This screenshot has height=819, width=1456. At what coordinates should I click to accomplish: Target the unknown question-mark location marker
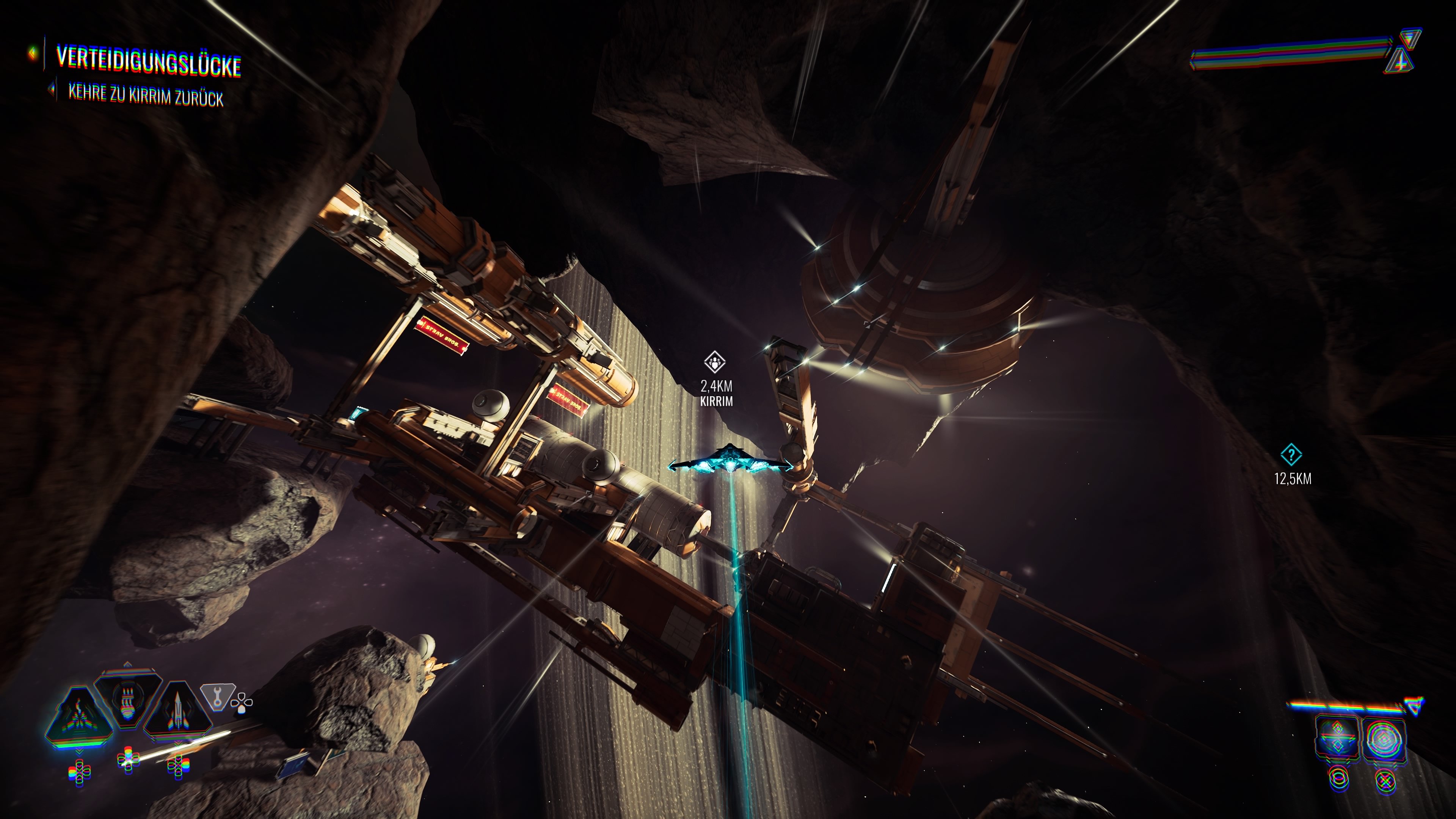click(1291, 455)
